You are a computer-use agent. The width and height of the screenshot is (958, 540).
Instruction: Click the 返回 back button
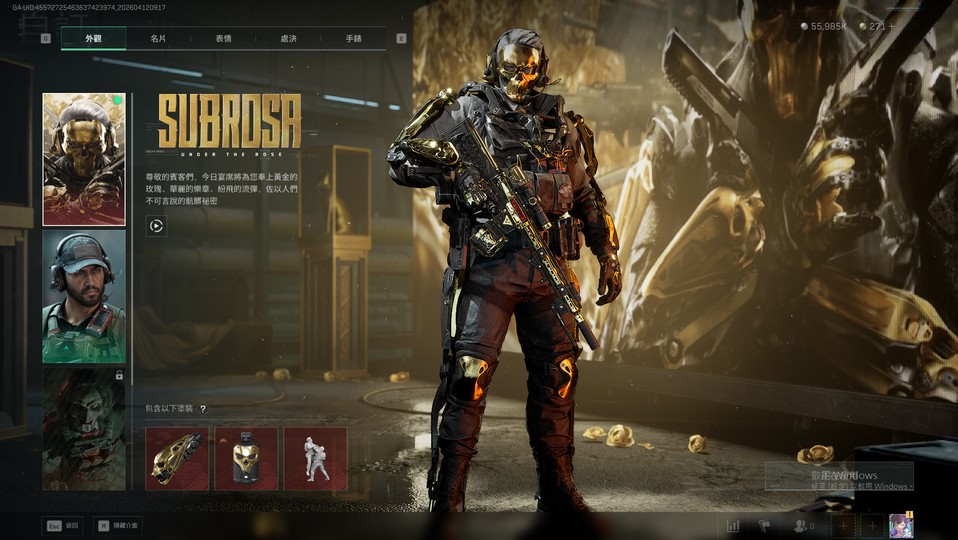click(62, 525)
